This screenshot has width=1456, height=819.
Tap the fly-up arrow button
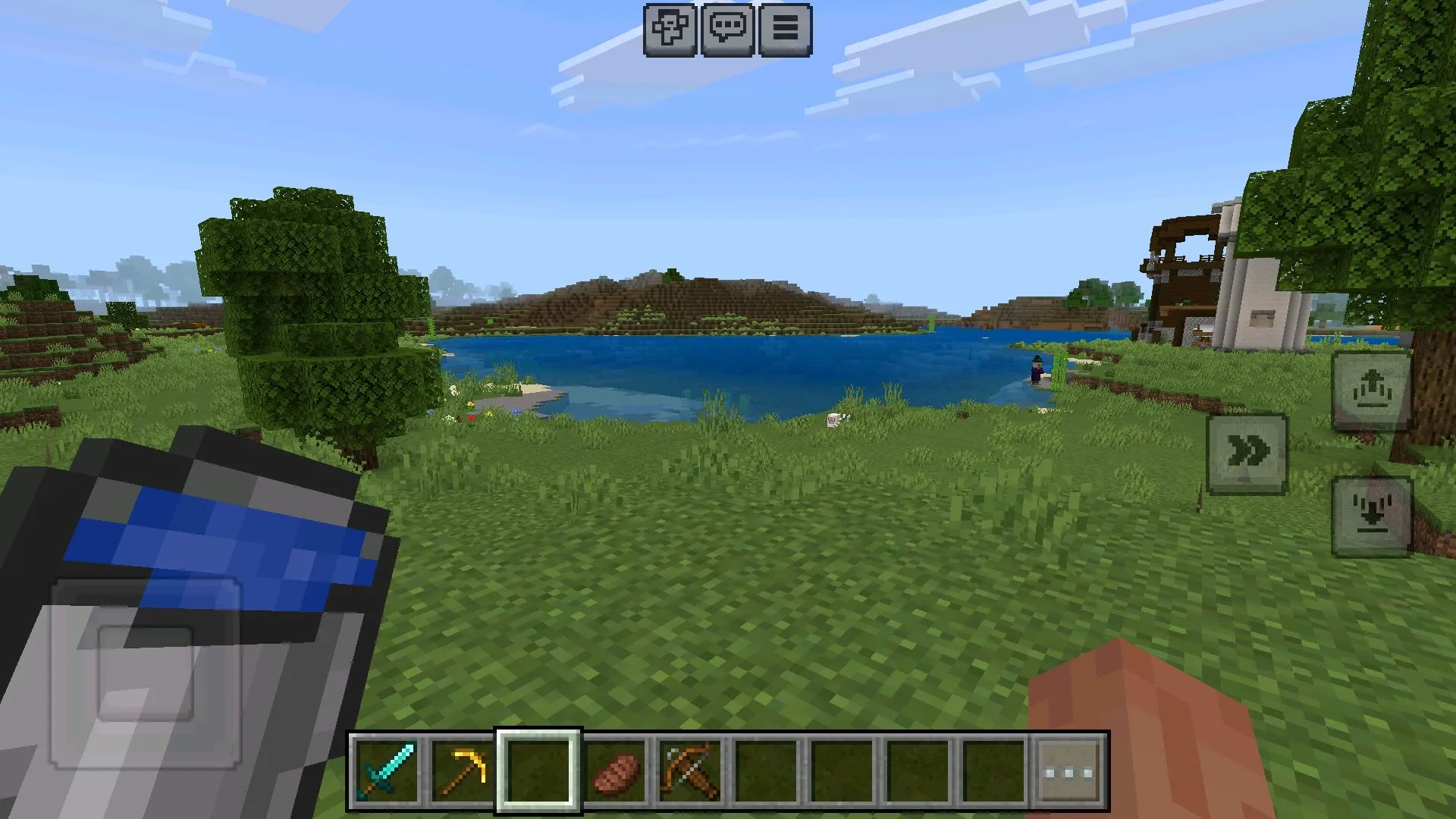point(1371,390)
